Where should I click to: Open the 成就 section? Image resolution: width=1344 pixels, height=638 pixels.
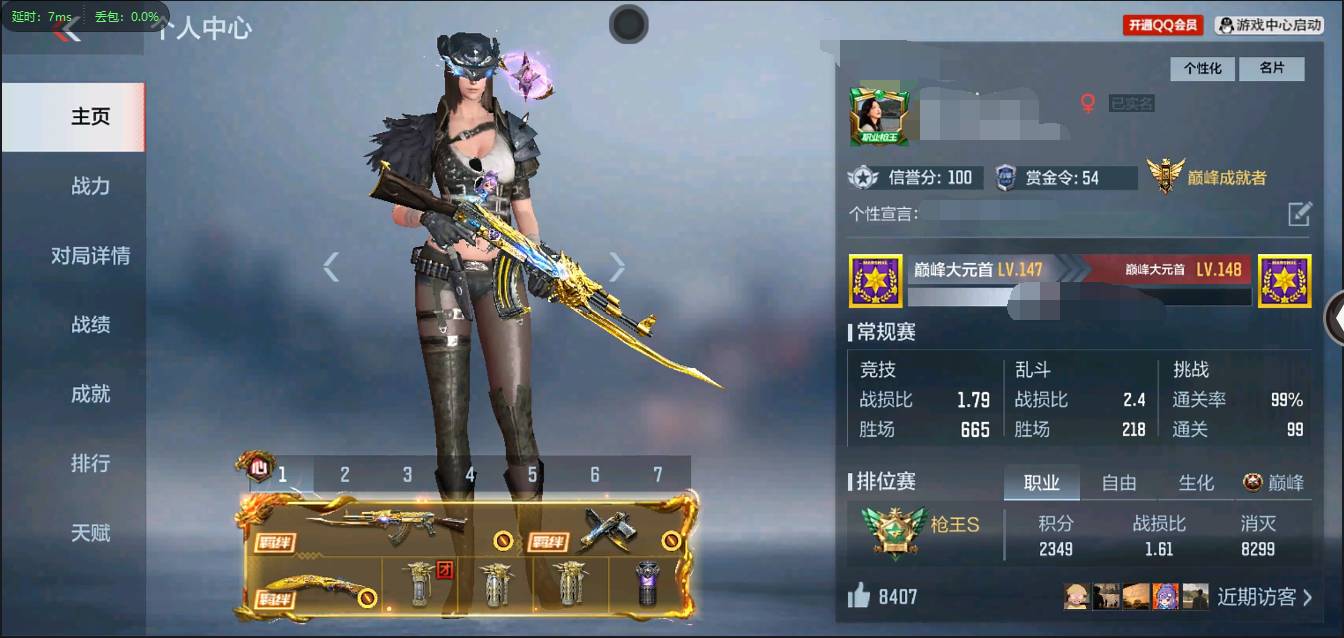click(90, 394)
